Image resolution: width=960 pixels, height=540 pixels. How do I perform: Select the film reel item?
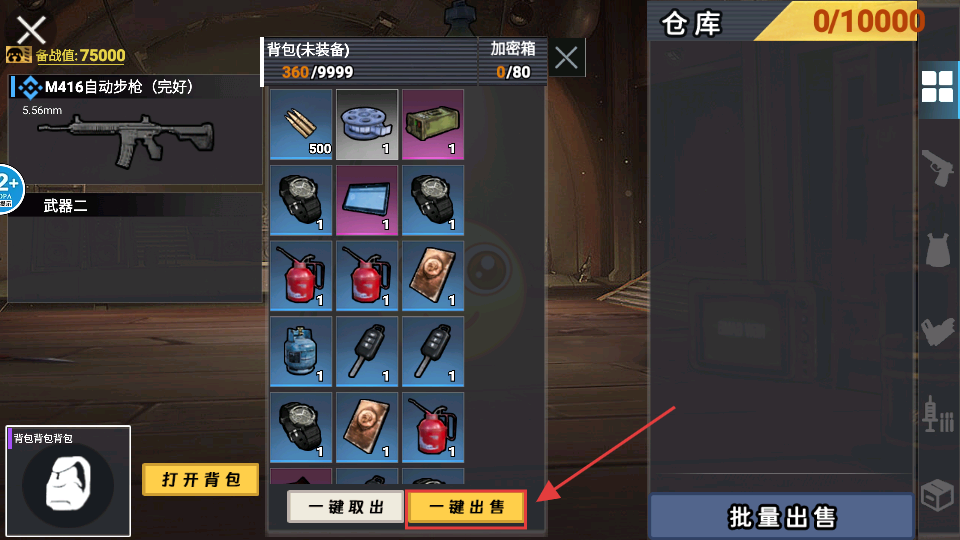367,124
